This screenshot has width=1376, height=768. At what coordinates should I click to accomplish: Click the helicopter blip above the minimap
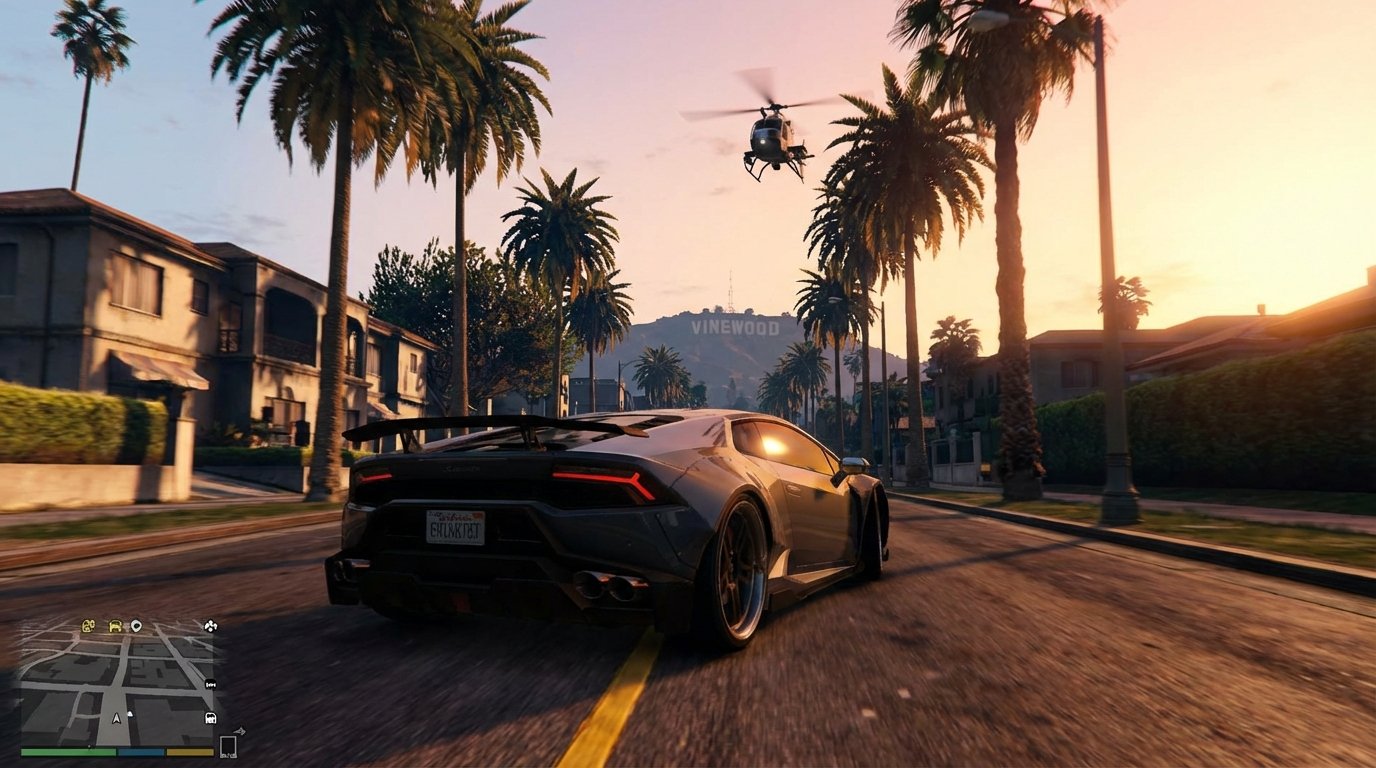tap(211, 626)
